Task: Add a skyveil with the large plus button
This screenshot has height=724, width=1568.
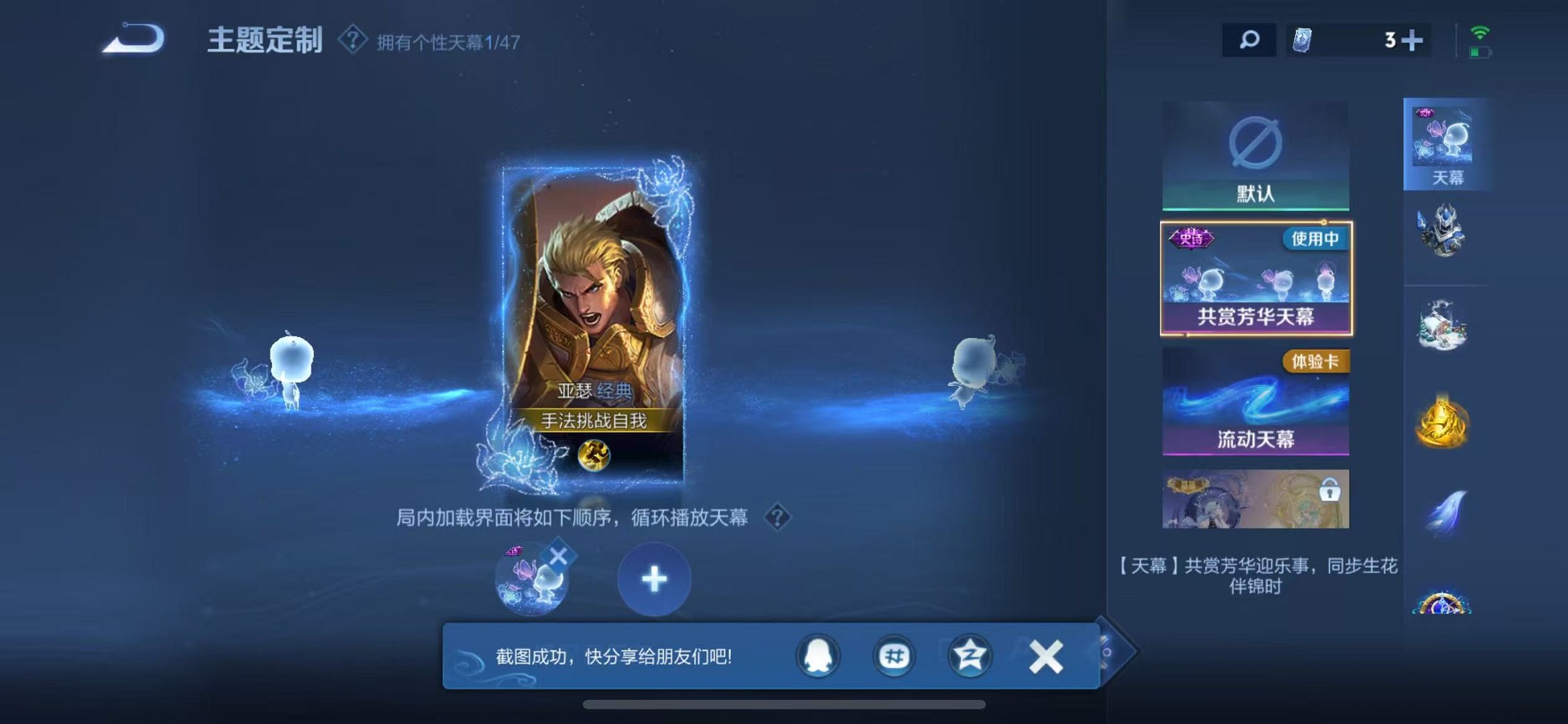Action: click(654, 579)
